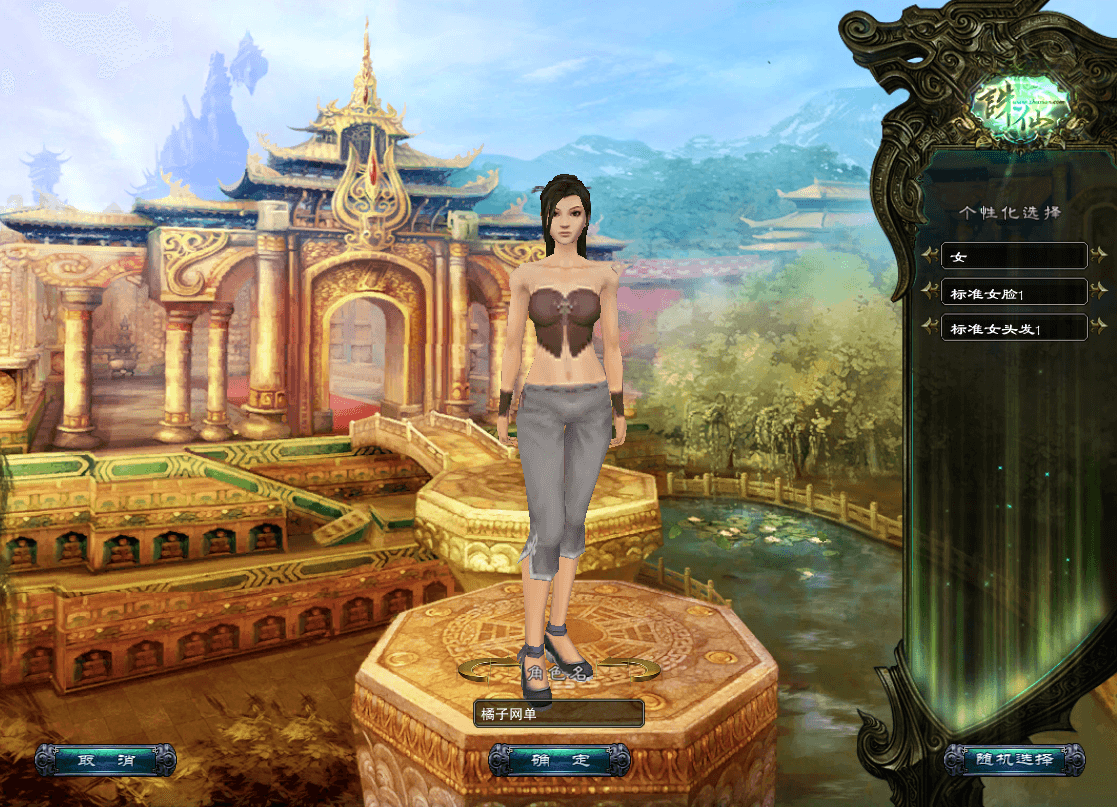
Task: Select the previous hairstyle before 标准女头发1
Action: point(930,327)
